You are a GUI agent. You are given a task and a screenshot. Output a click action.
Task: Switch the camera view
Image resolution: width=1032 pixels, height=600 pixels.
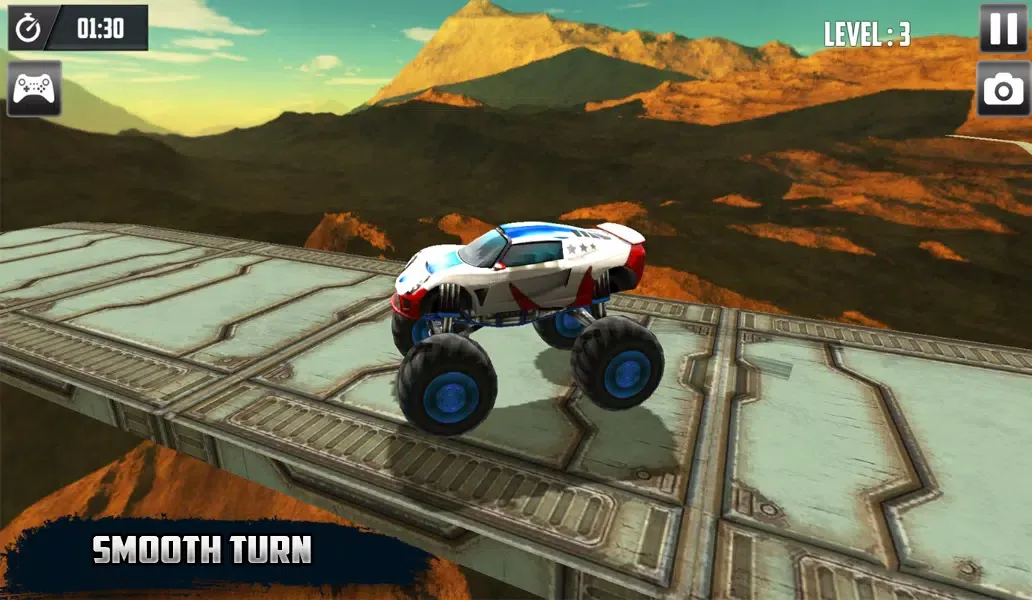tap(1002, 90)
